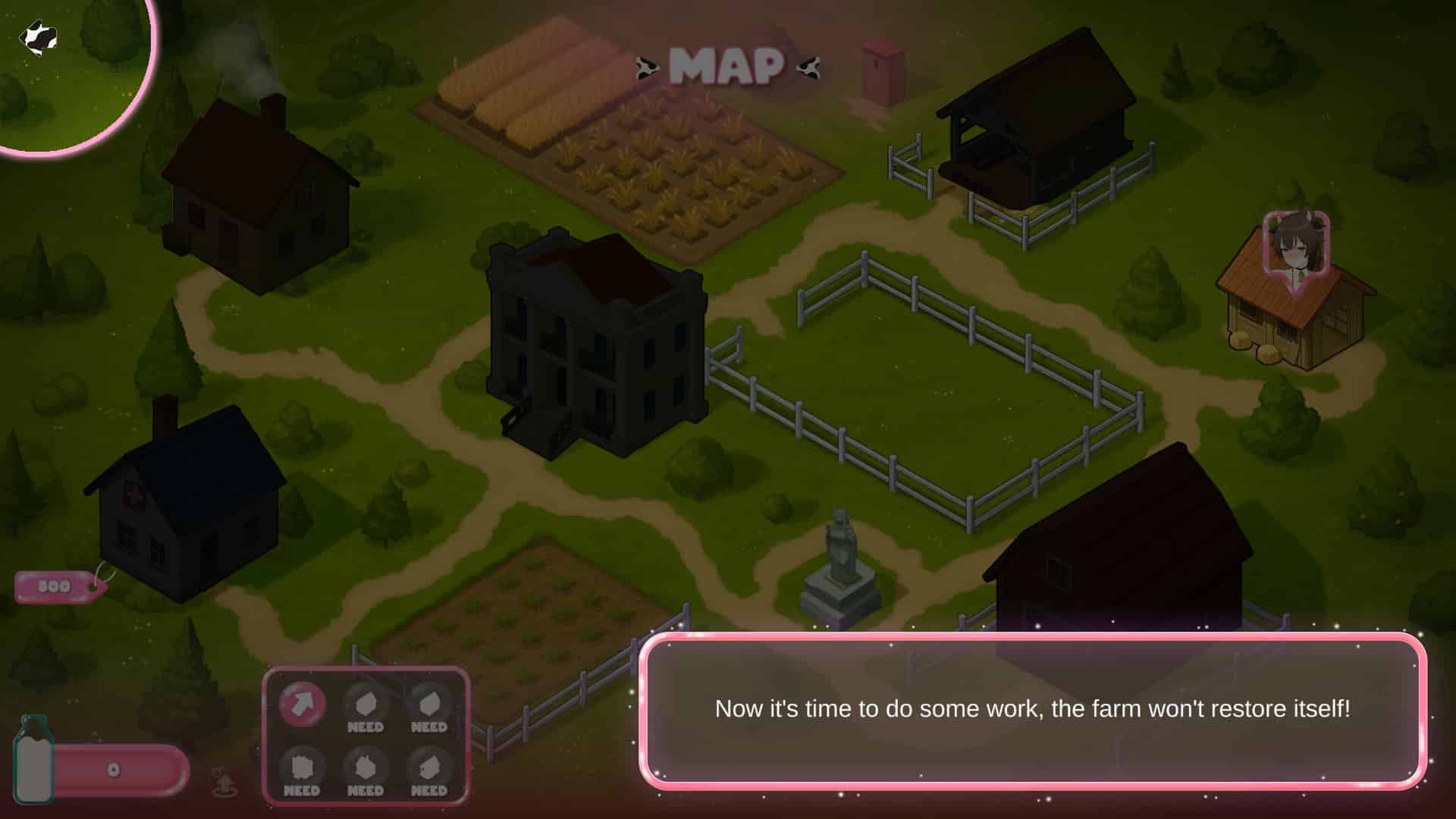
Task: Select the pink diagonal arrow button
Action: [303, 704]
